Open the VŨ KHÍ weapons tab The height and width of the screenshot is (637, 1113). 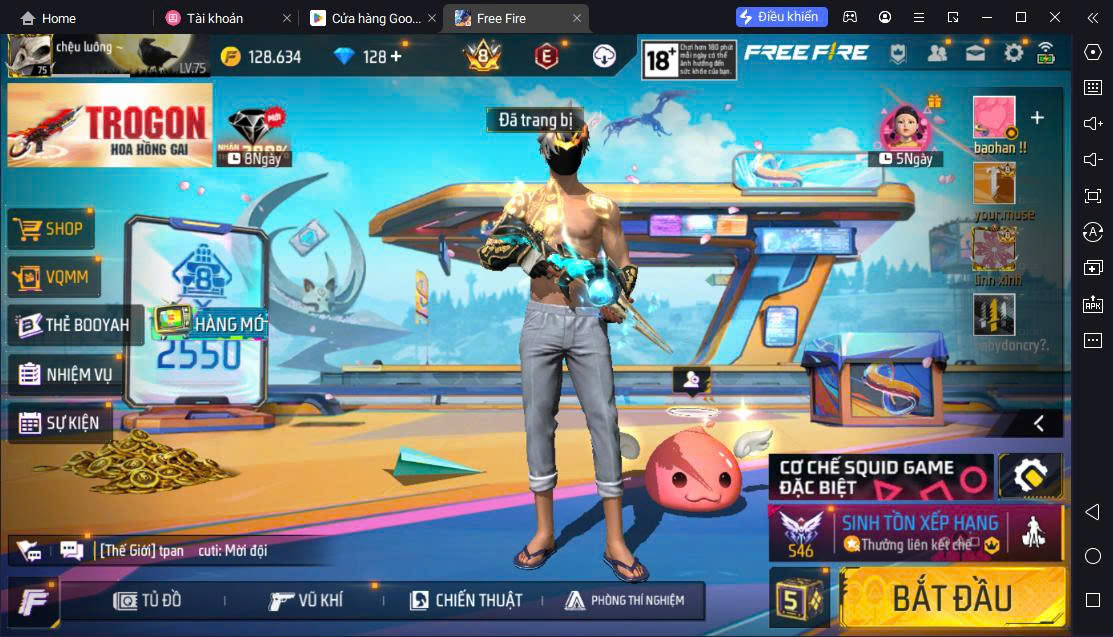pyautogui.click(x=306, y=600)
